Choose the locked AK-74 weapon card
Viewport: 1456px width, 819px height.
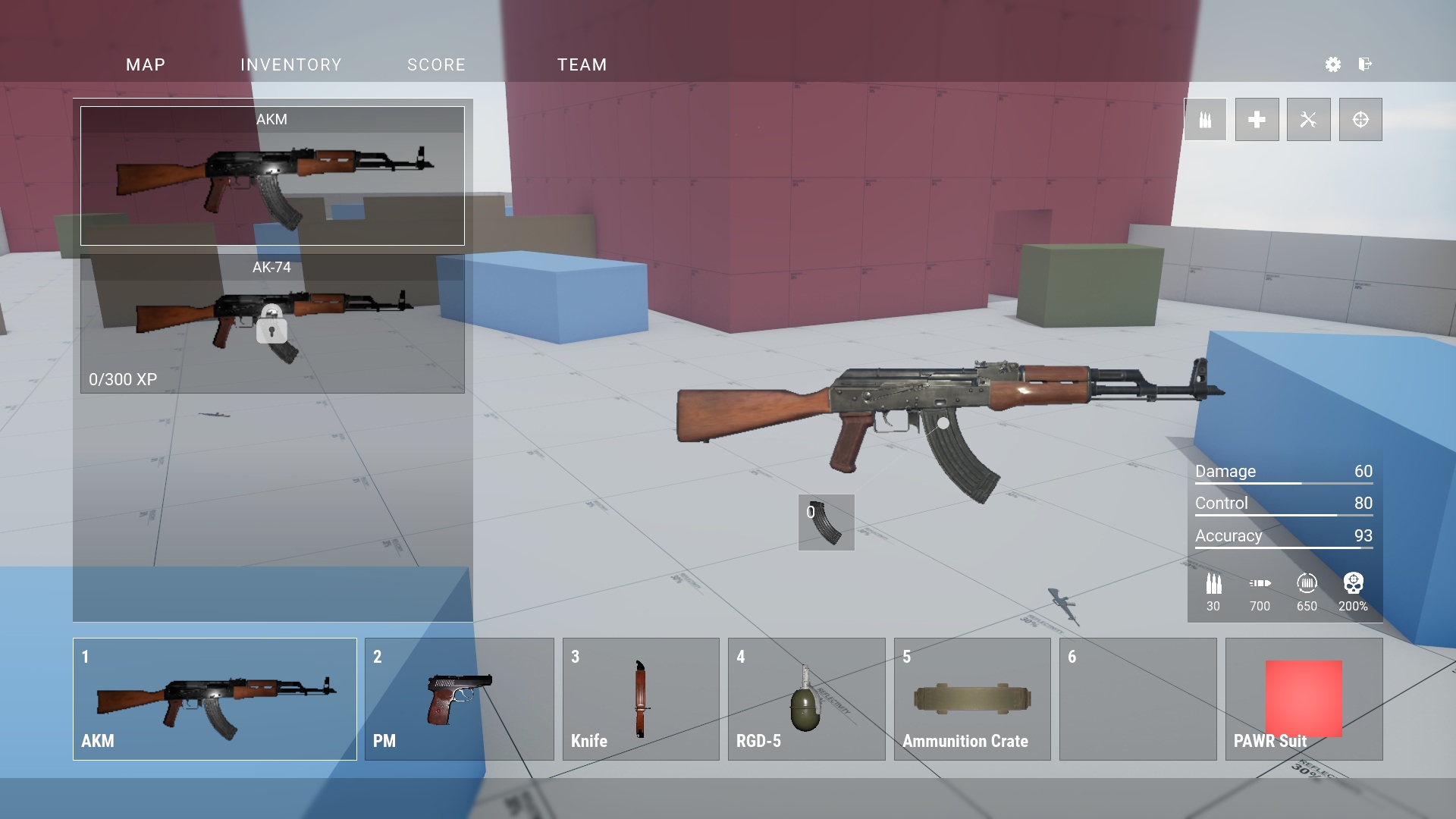point(272,324)
